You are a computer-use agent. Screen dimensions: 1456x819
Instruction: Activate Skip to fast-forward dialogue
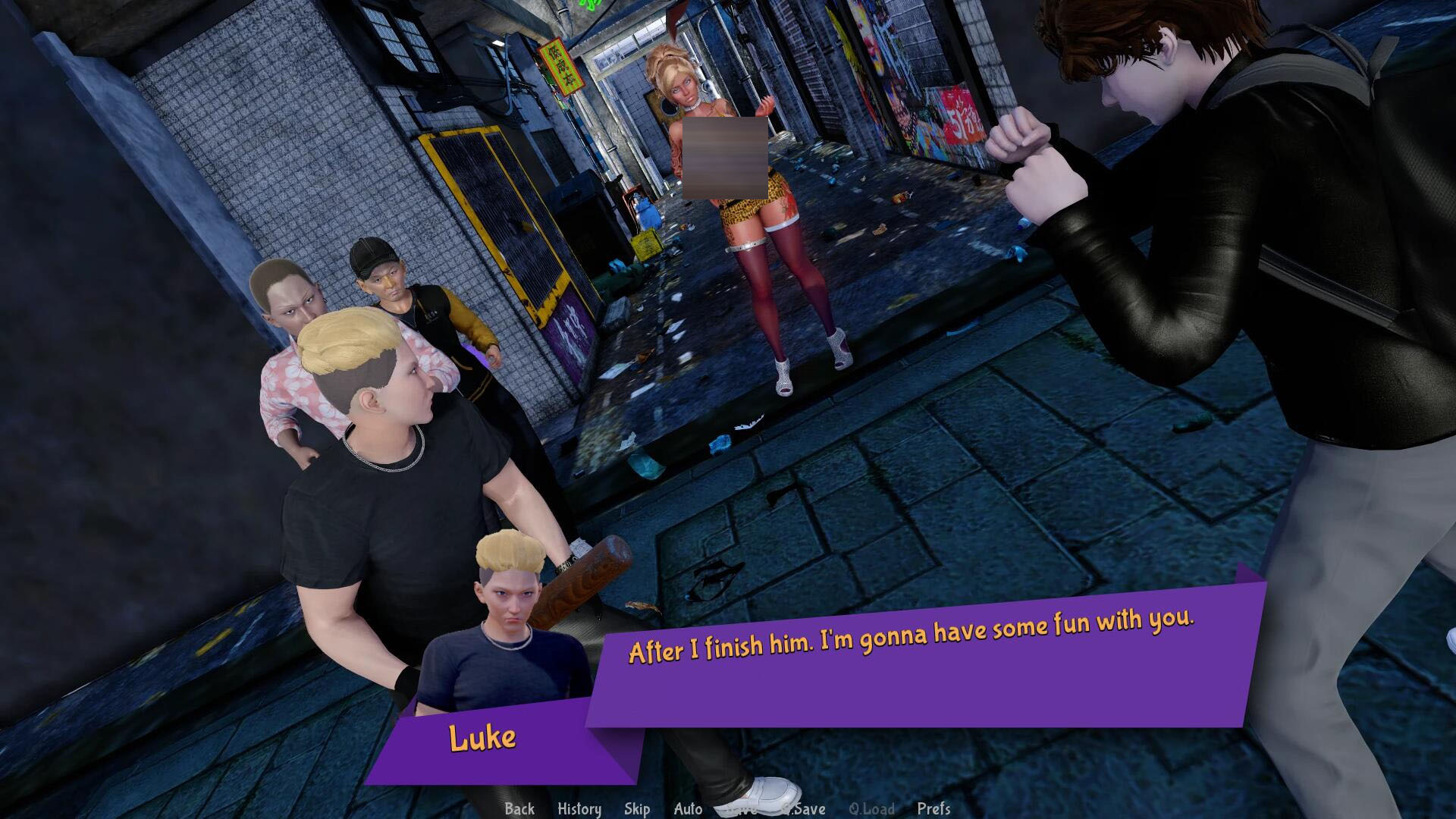click(637, 808)
